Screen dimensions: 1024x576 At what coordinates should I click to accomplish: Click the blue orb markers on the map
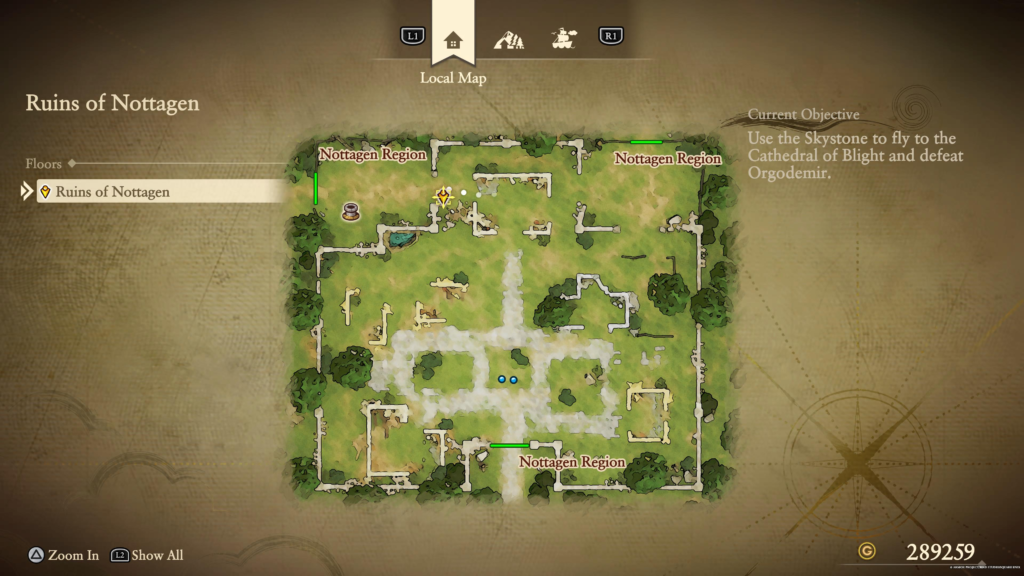[x=508, y=380]
